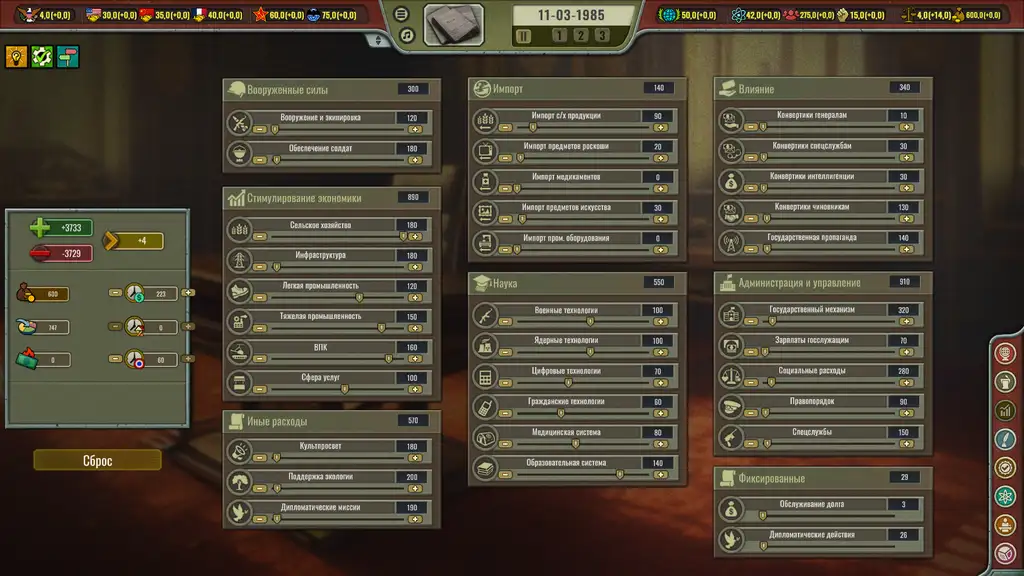The height and width of the screenshot is (576, 1024).
Task: Open the bar chart side menu icon
Action: tap(1006, 410)
